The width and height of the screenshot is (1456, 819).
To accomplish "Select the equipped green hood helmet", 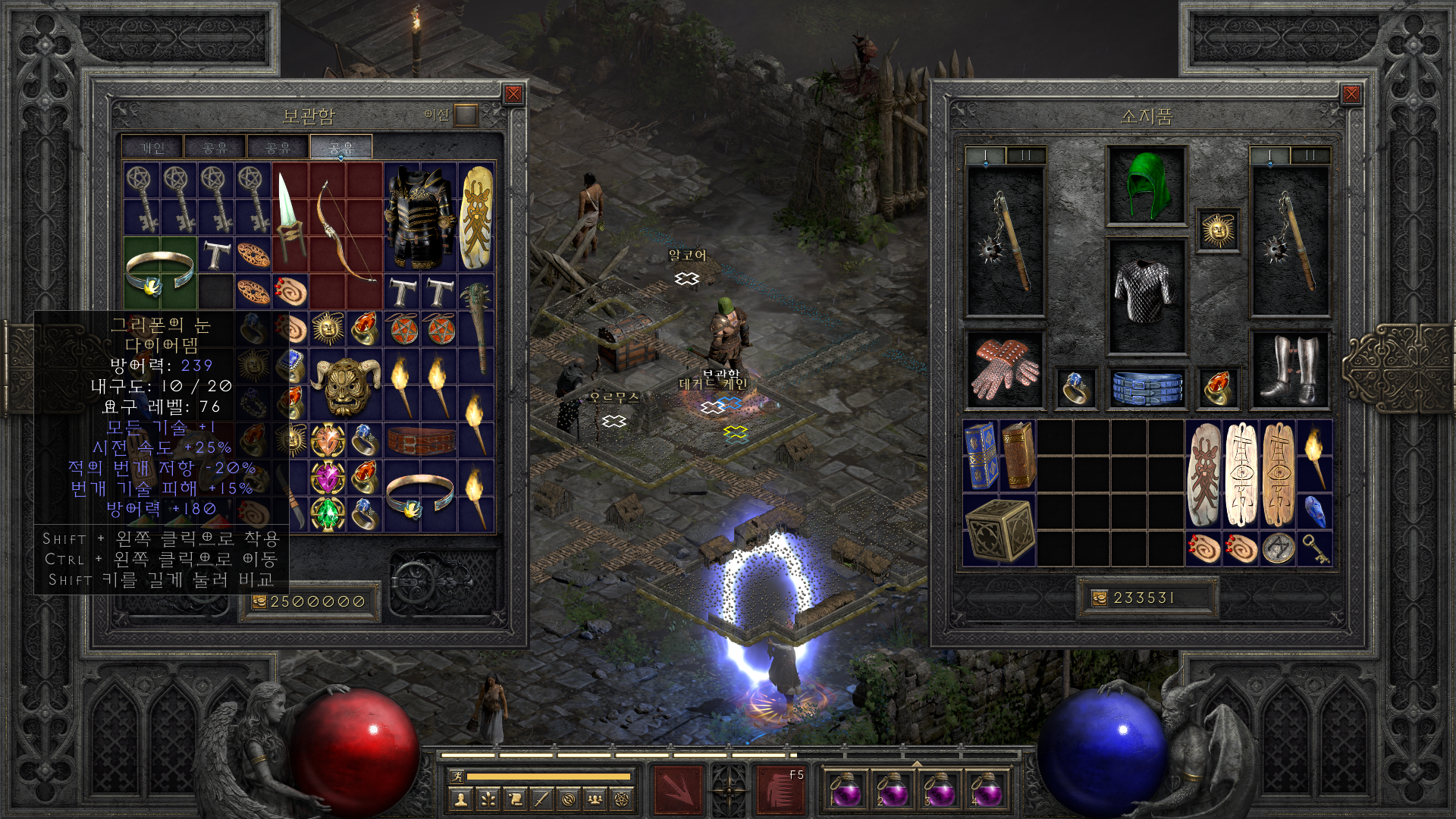I will click(1146, 185).
